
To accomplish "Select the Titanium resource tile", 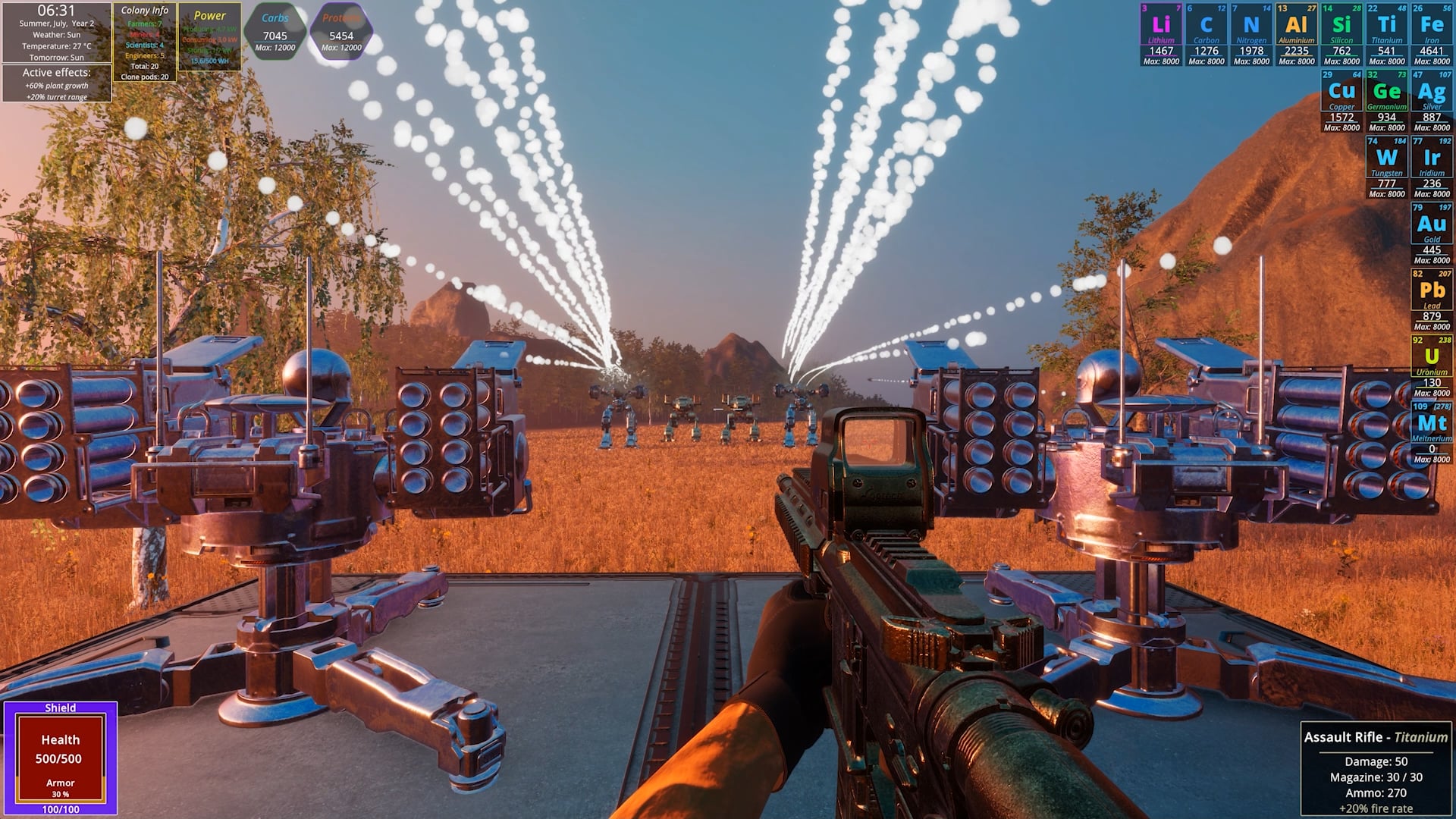I will coord(1386,34).
